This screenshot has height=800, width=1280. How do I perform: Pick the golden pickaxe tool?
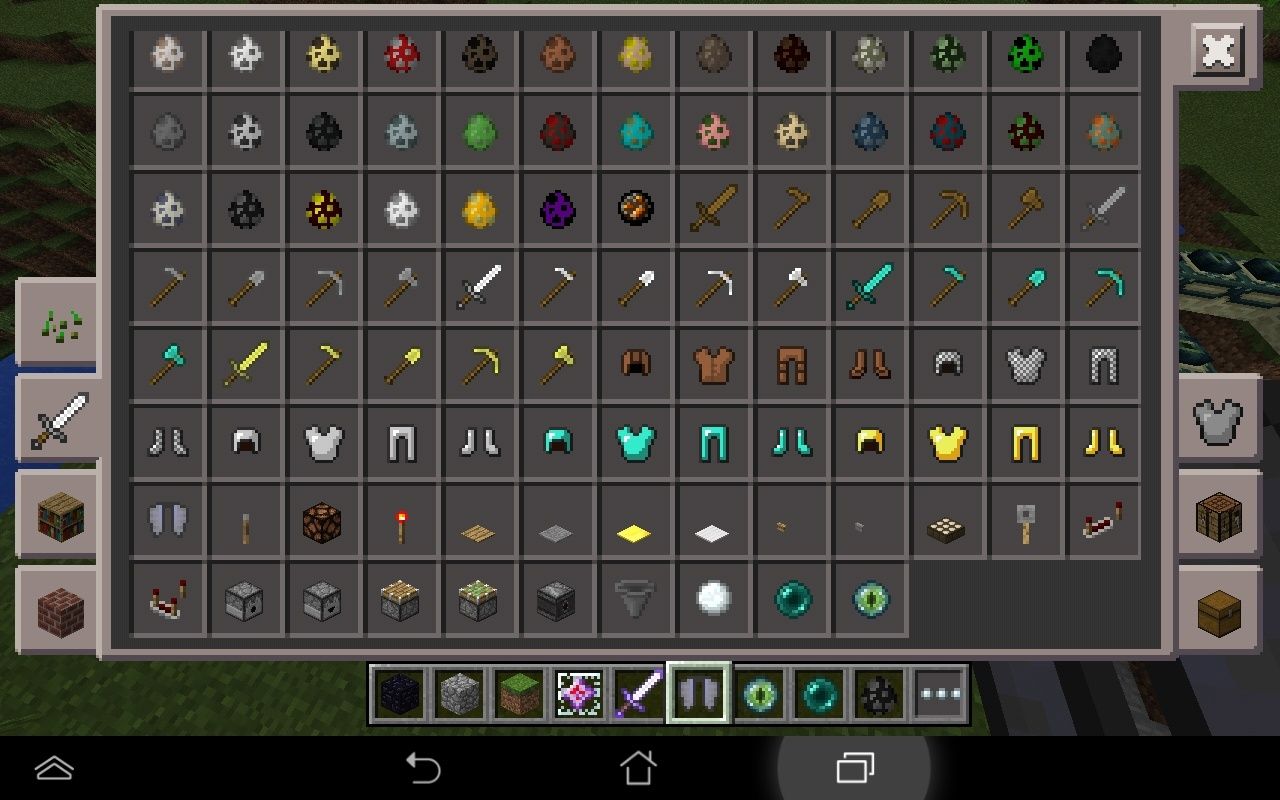[479, 363]
